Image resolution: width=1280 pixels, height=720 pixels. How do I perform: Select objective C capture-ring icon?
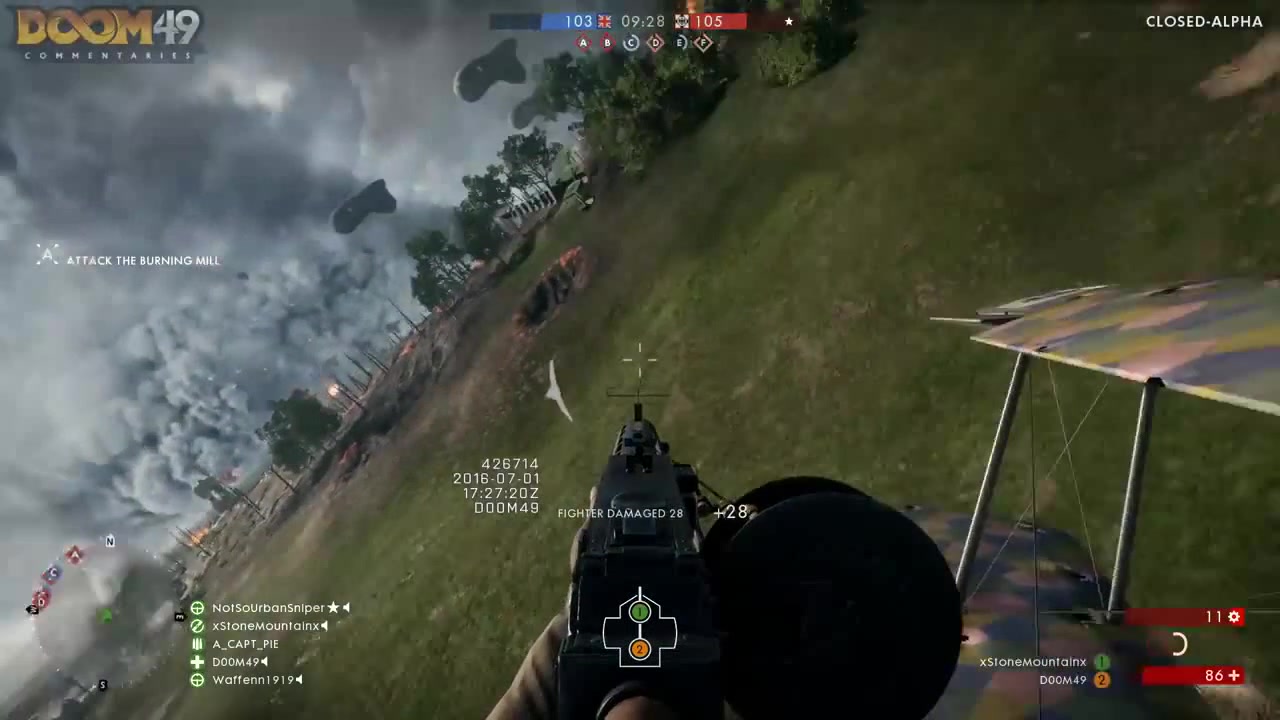tap(632, 42)
